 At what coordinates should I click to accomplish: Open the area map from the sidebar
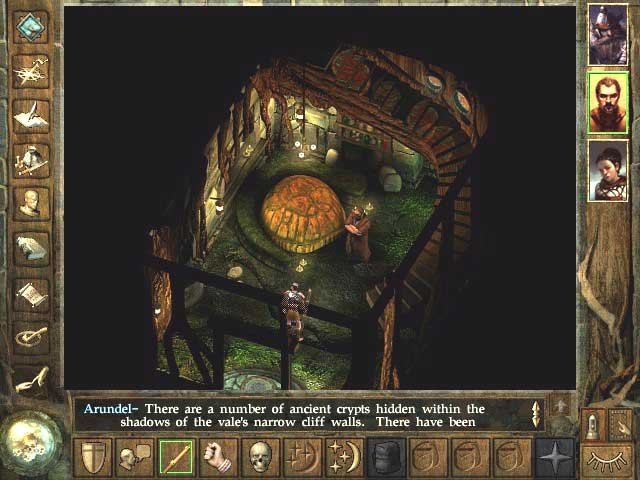point(31,68)
